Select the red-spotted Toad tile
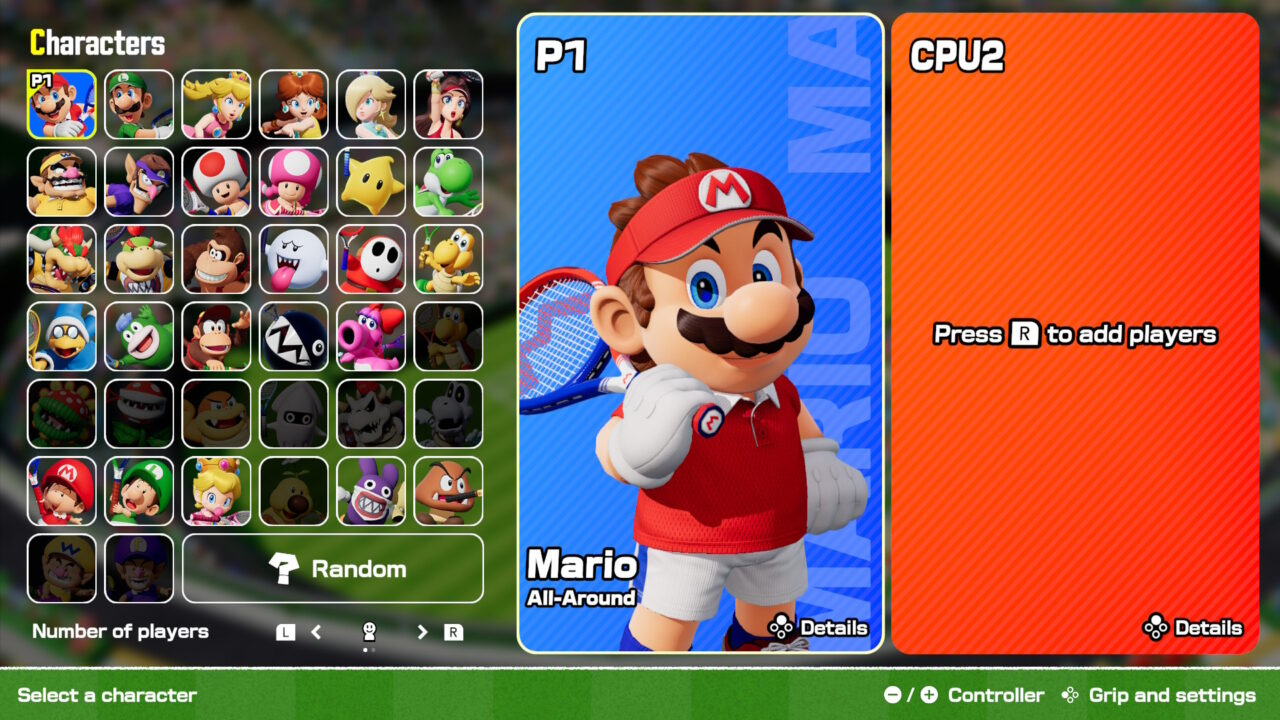 coord(216,182)
